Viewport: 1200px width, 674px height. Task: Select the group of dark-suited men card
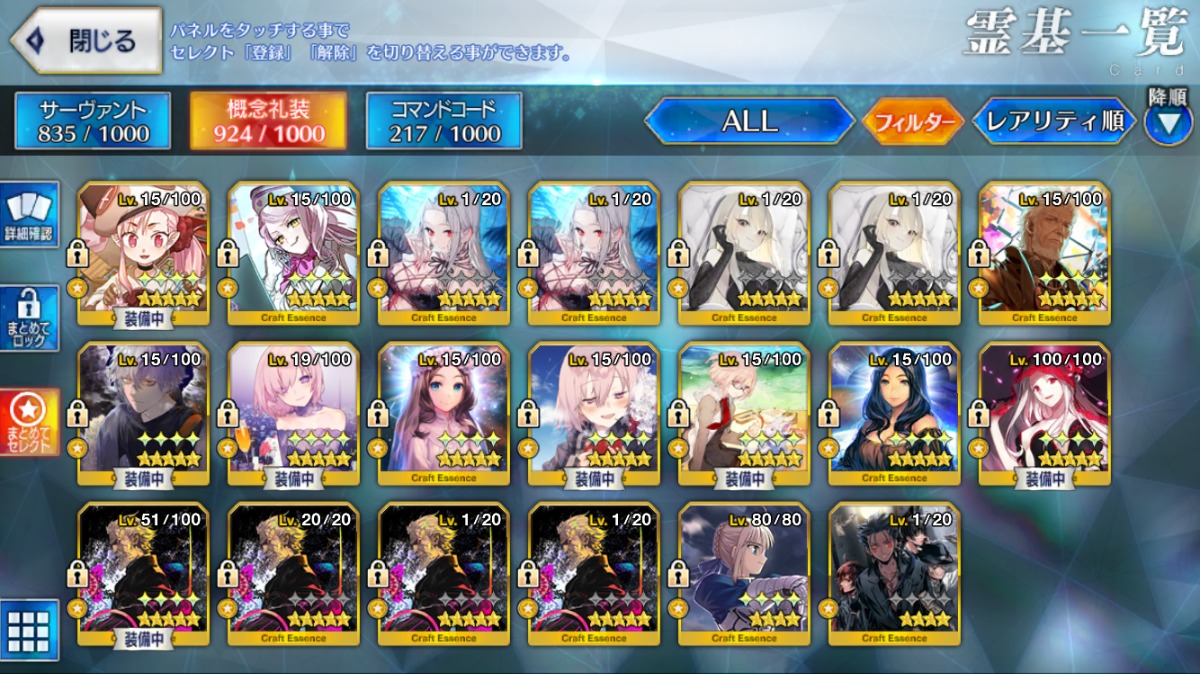point(894,574)
